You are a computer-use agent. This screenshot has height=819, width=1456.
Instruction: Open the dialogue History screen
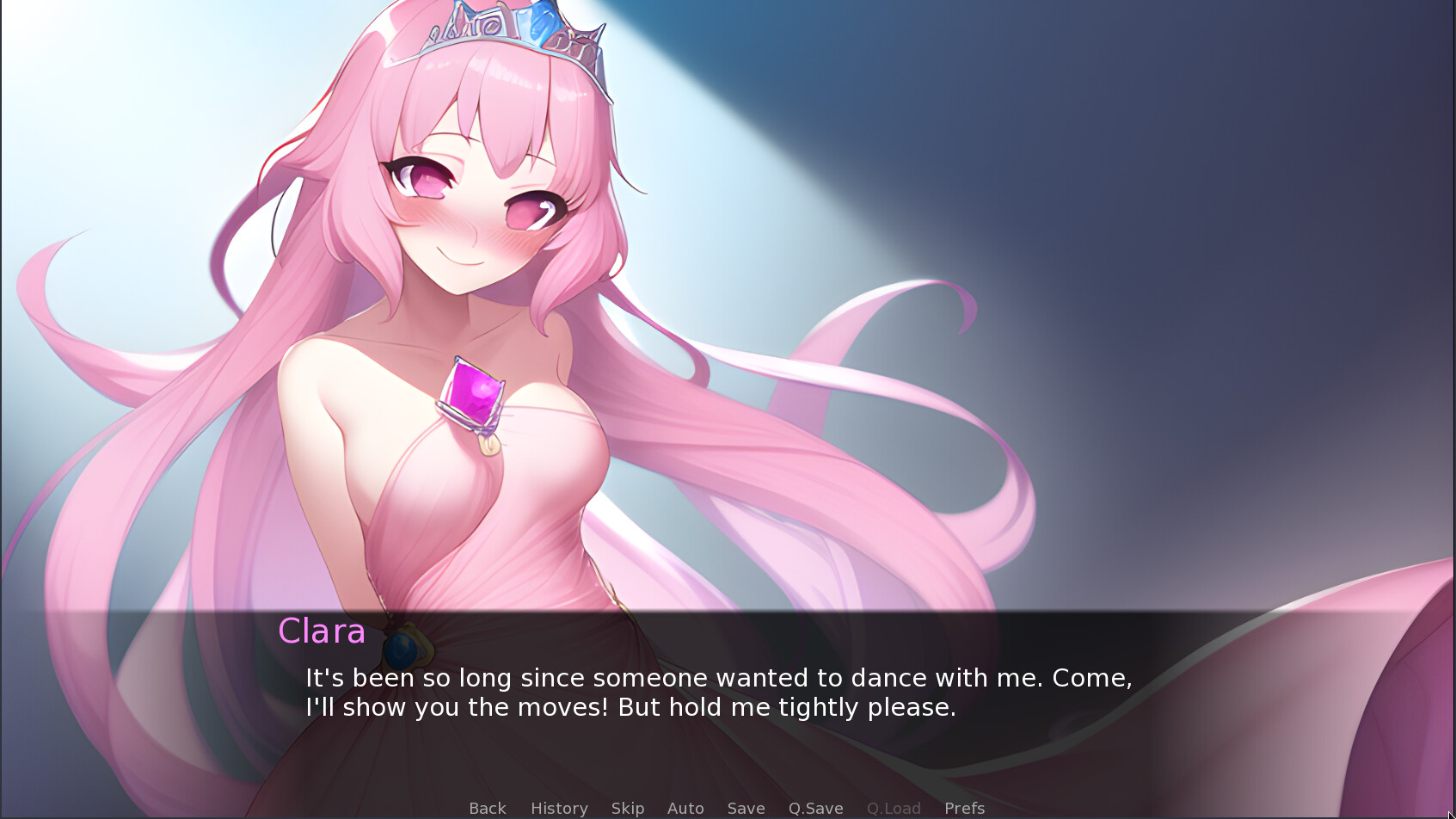click(558, 808)
